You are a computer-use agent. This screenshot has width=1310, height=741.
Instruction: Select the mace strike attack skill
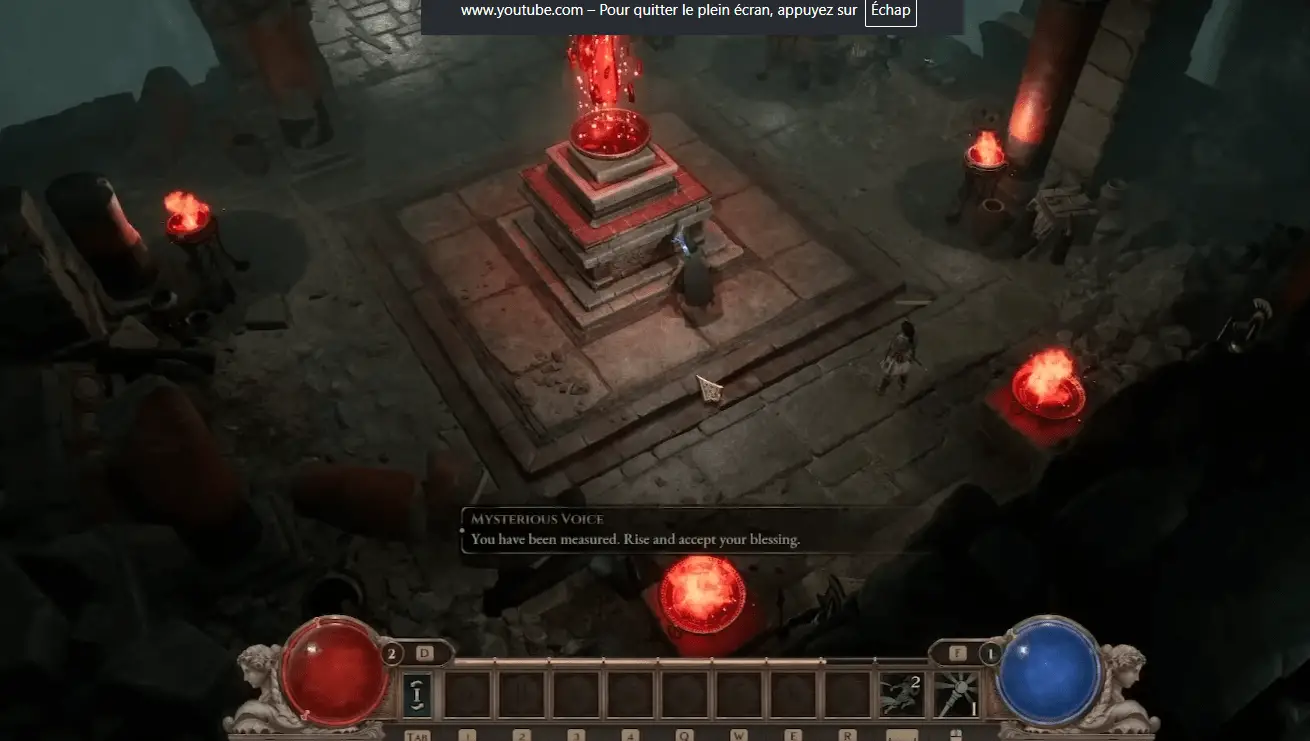coord(956,695)
